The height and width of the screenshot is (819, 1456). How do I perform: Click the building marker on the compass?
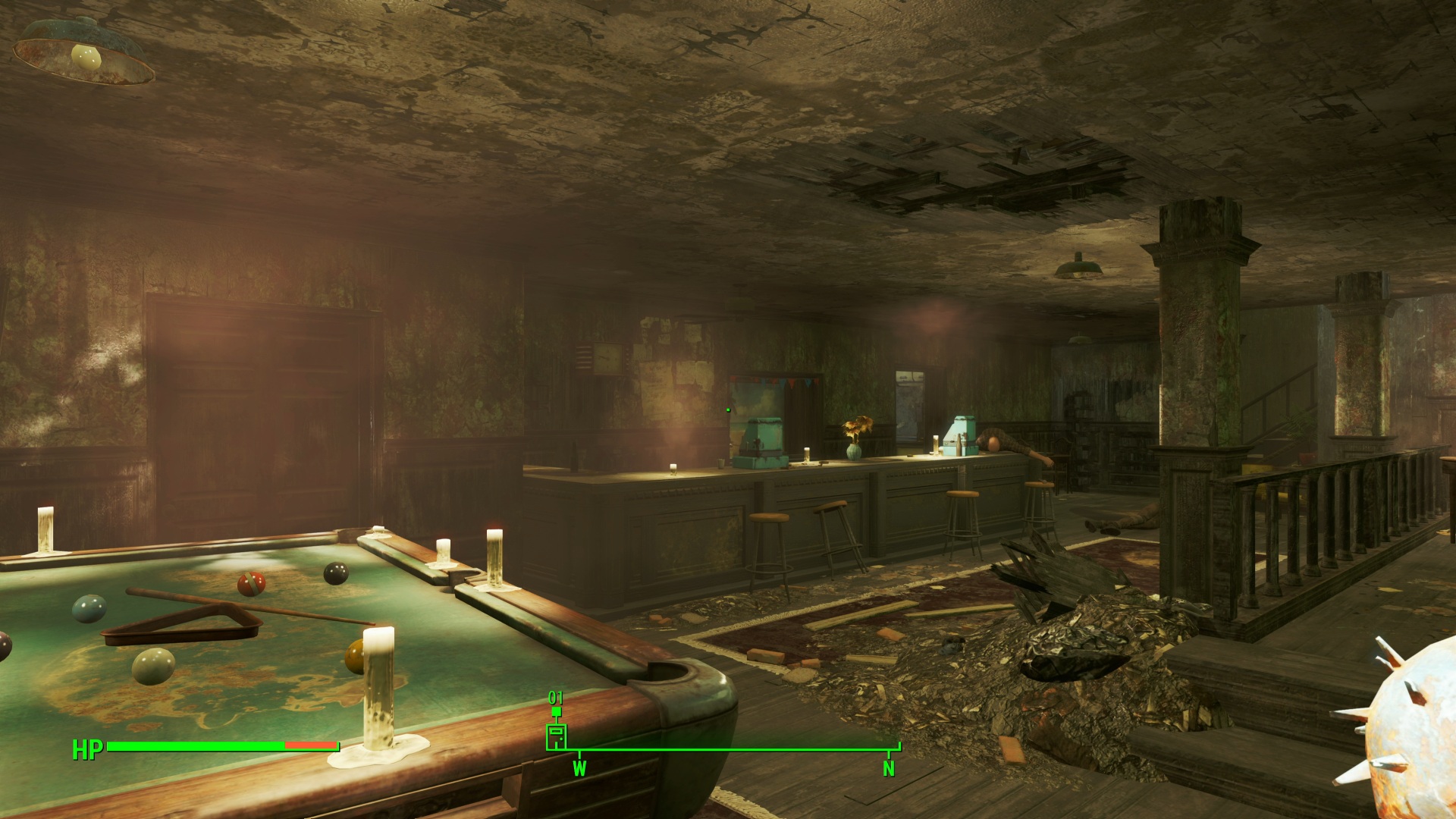click(556, 736)
